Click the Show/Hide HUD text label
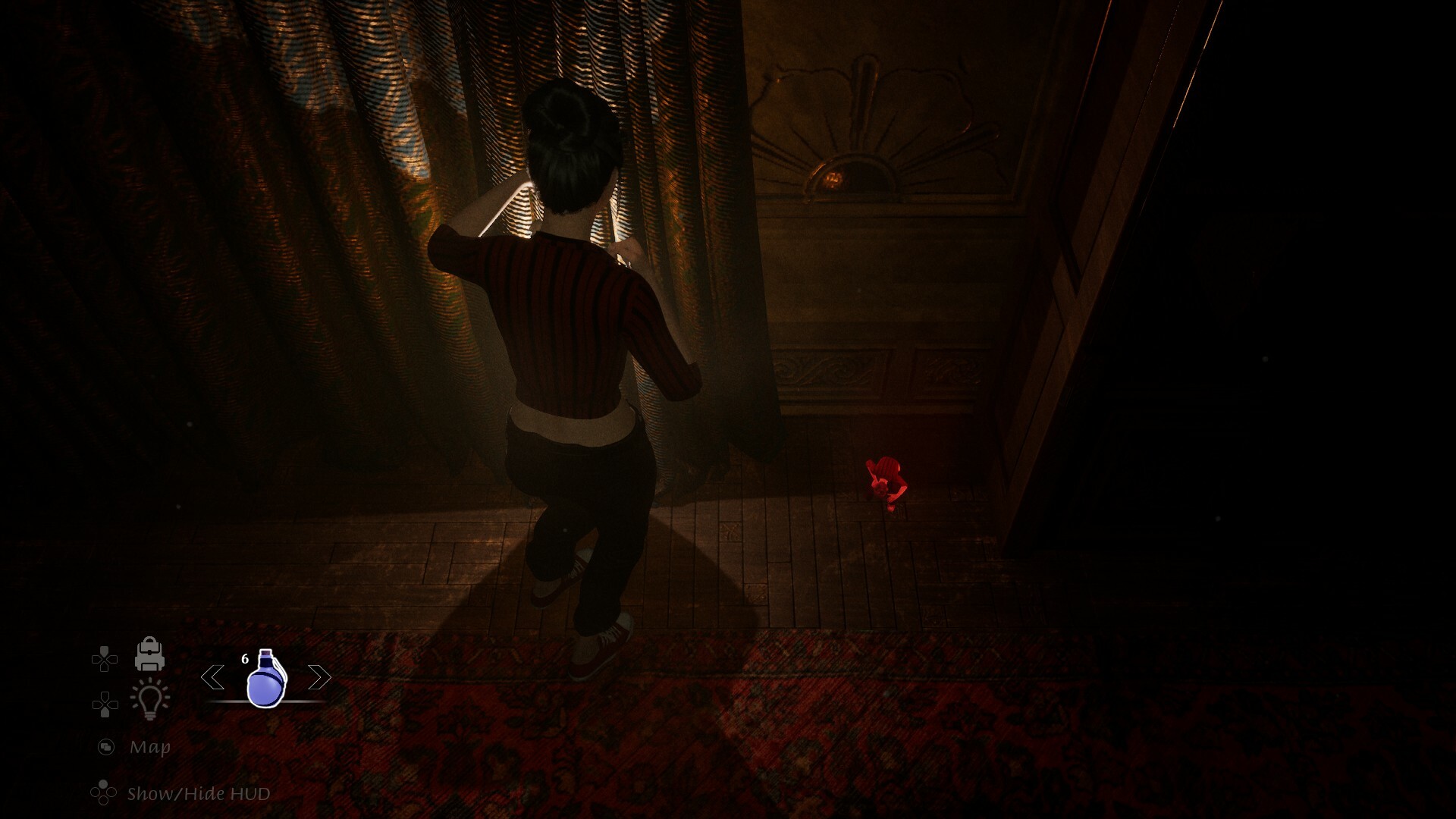Screen dimensions: 1456x819 [x=199, y=792]
